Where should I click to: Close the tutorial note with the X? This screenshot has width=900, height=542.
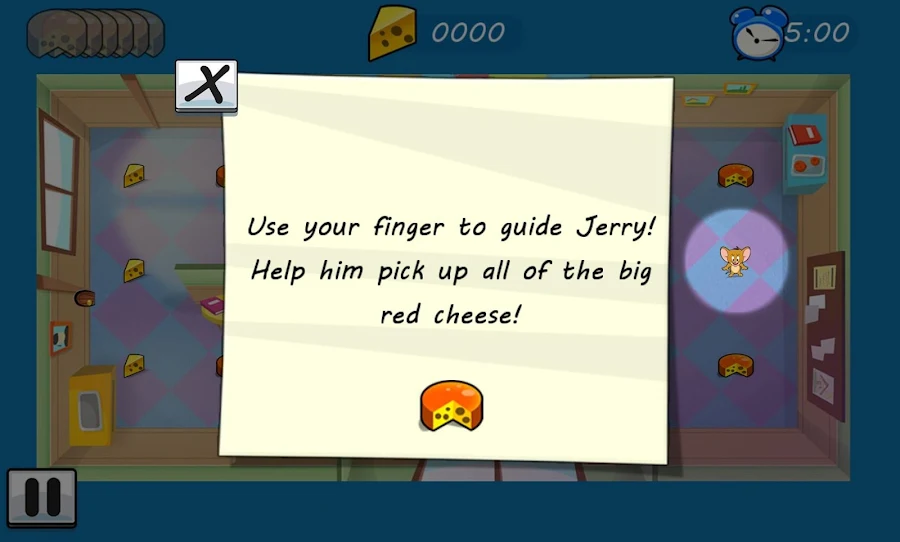click(x=206, y=86)
